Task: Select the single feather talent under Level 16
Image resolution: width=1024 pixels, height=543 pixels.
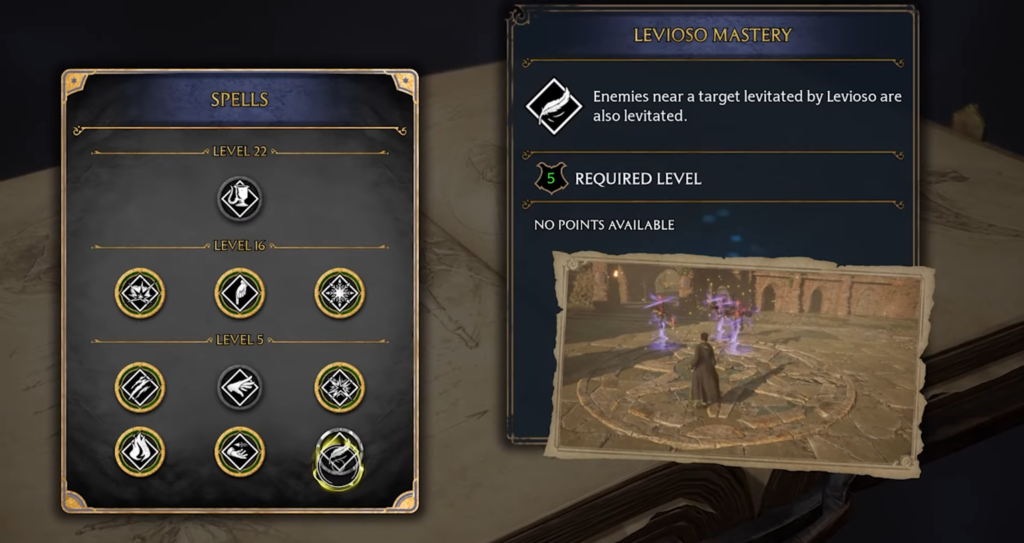Action: (240, 292)
